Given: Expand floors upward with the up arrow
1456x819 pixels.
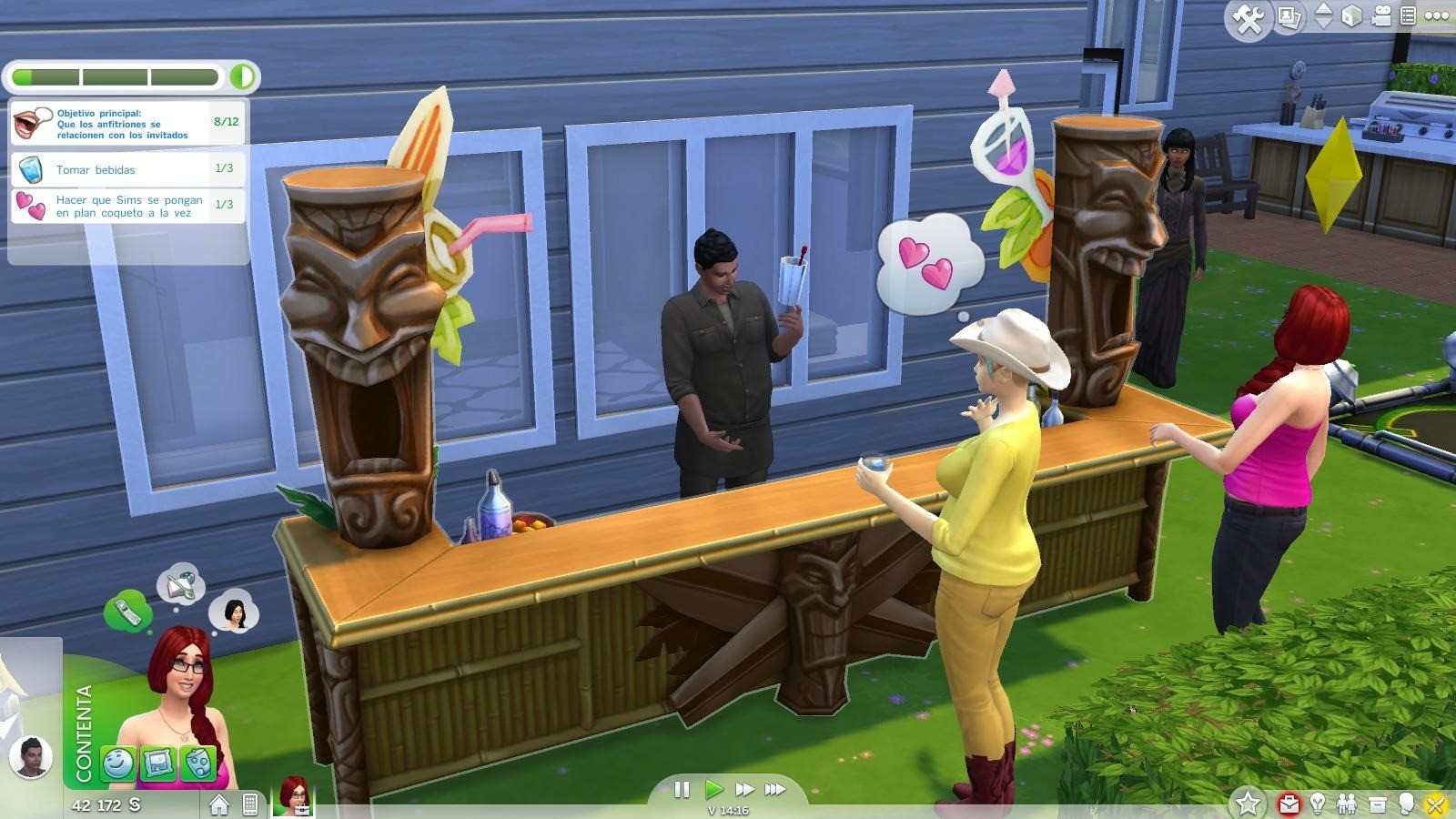Looking at the screenshot, I should (1323, 9).
